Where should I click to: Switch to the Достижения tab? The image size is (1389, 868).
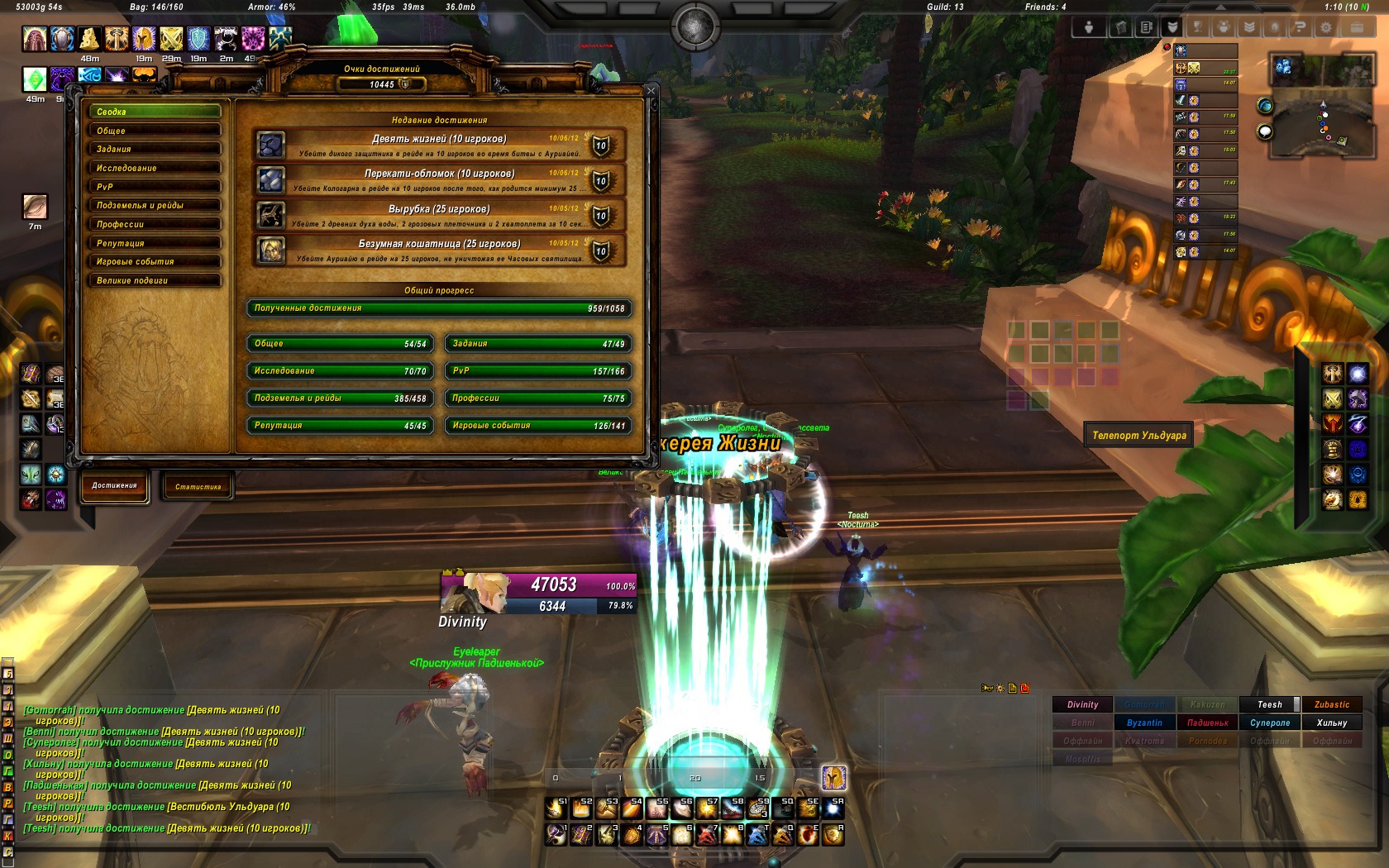[114, 486]
